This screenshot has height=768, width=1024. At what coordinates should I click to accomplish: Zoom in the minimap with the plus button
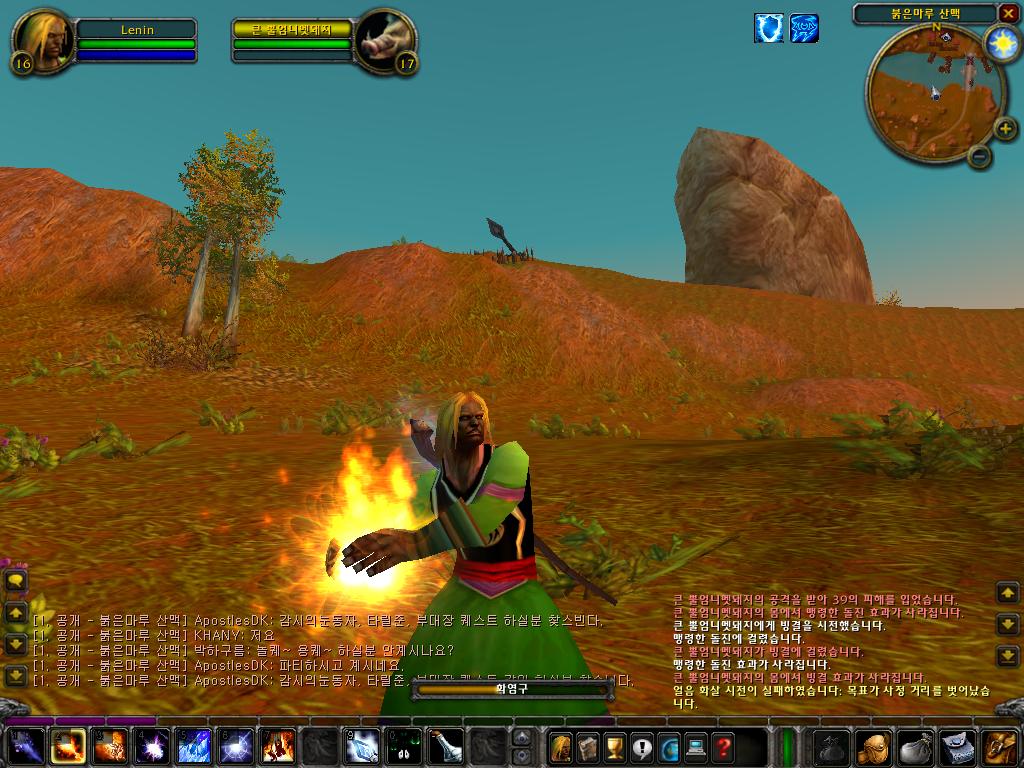[1006, 129]
